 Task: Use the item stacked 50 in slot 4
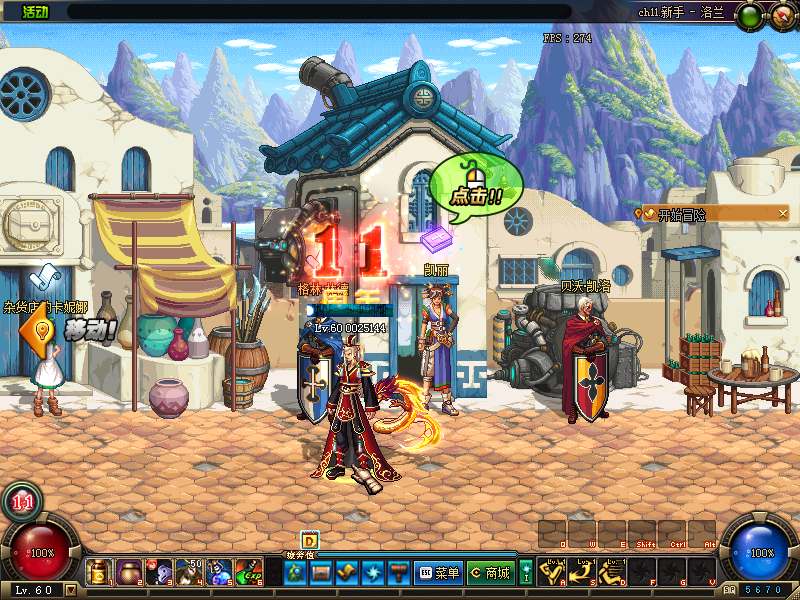pos(190,573)
